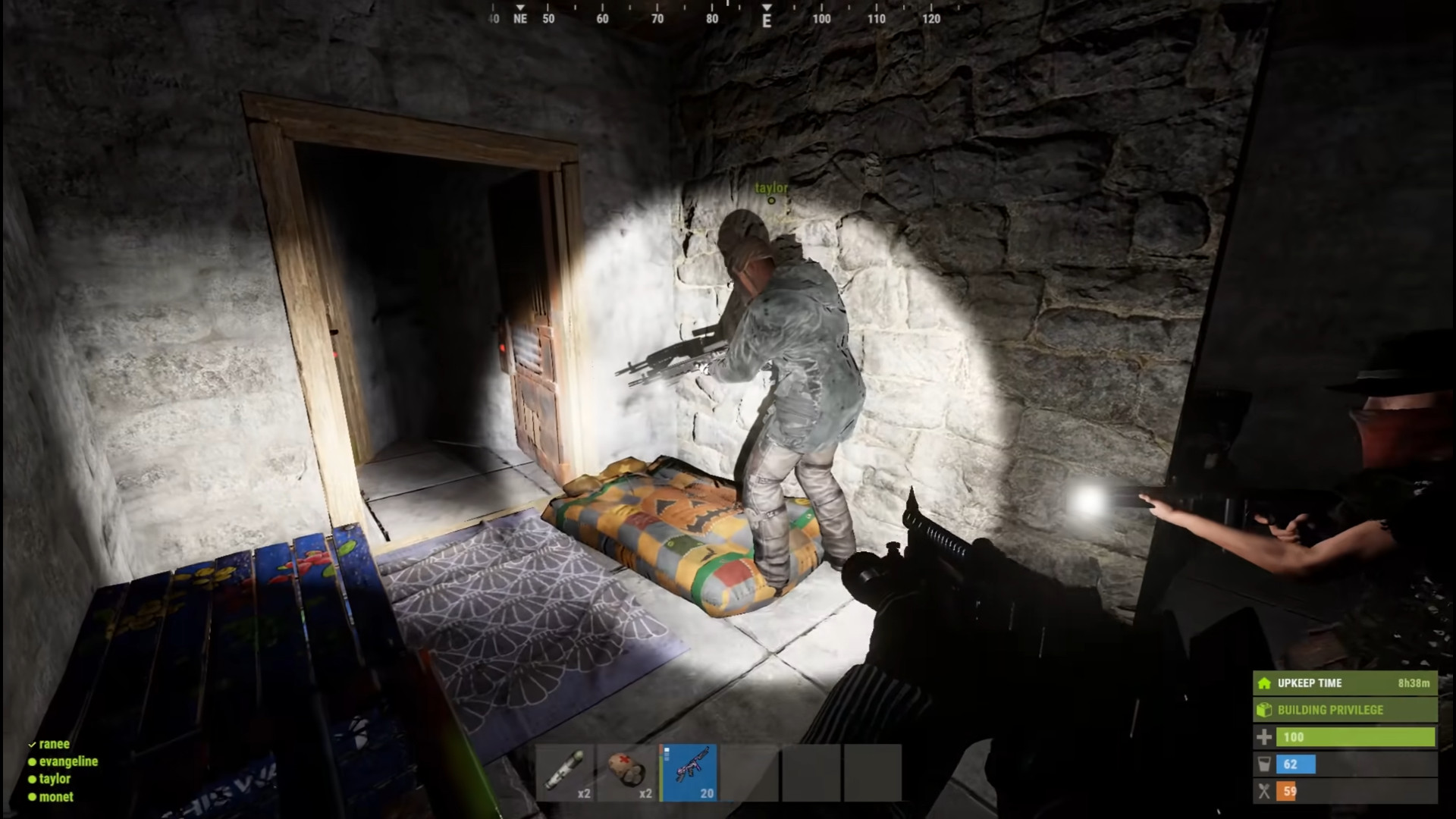The height and width of the screenshot is (819, 1456).
Task: Click the E marker on the compass bar
Action: coord(766,19)
